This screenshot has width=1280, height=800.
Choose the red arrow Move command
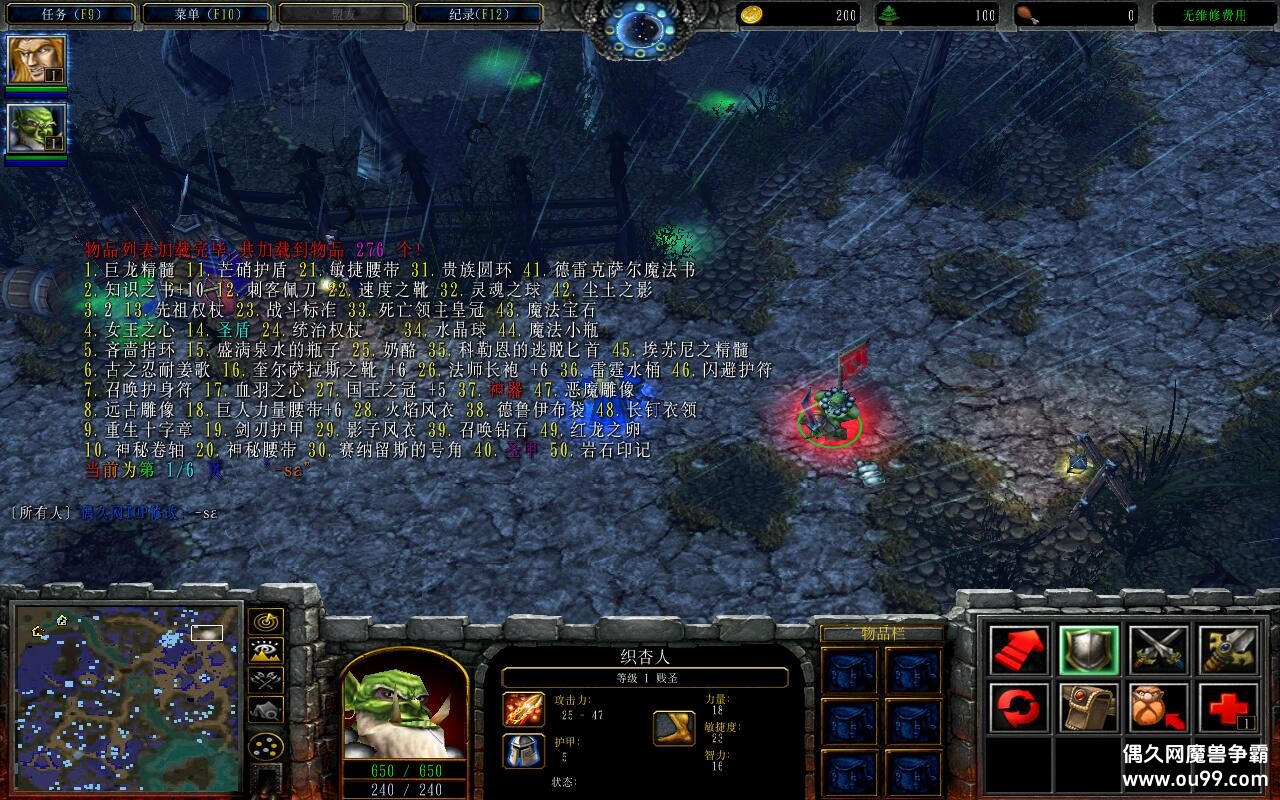(x=1019, y=650)
